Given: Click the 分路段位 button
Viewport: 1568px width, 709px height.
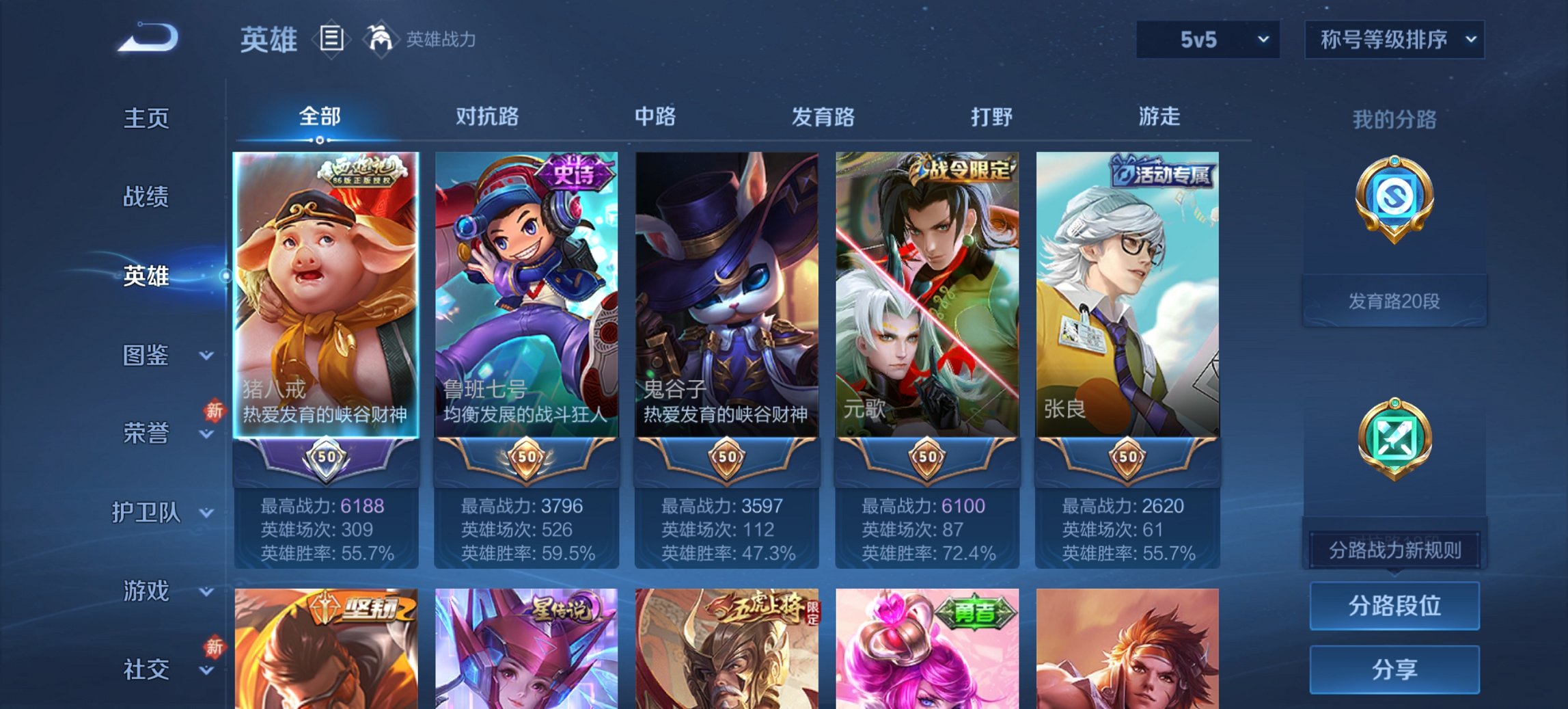Looking at the screenshot, I should 1394,606.
